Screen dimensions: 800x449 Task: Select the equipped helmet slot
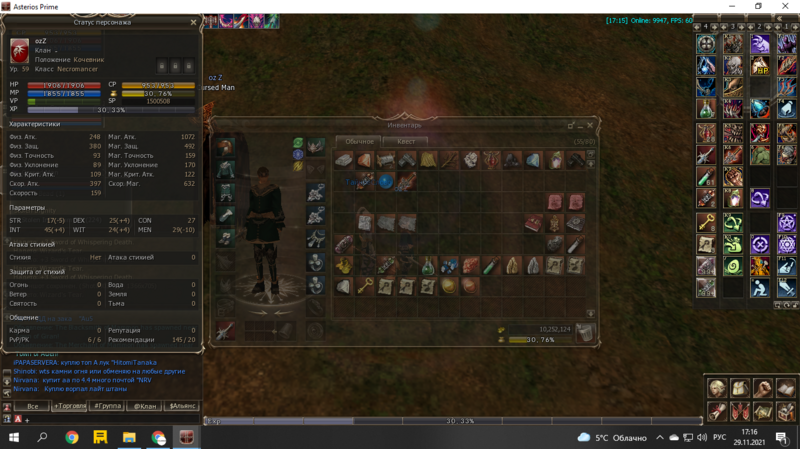226,147
